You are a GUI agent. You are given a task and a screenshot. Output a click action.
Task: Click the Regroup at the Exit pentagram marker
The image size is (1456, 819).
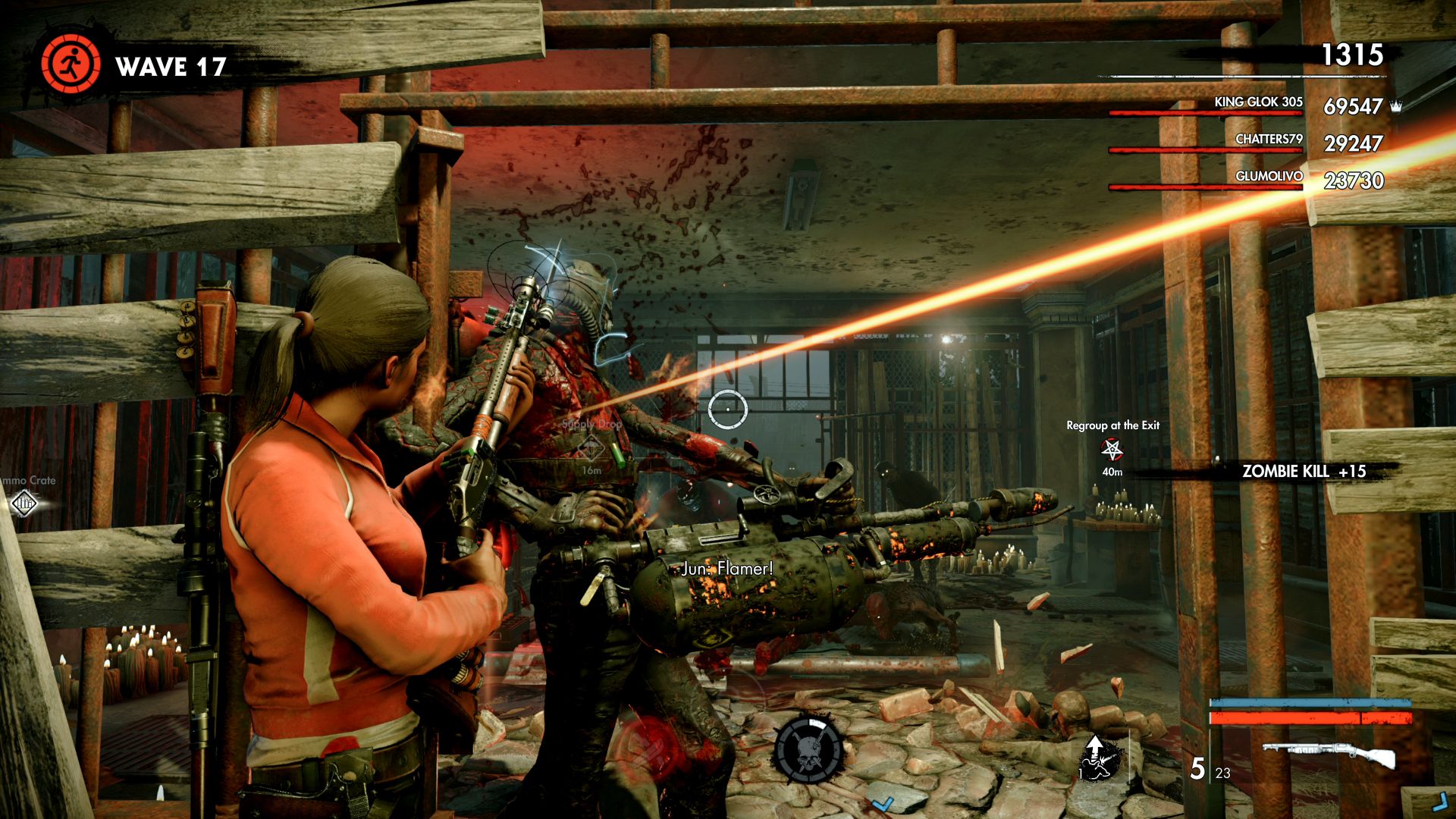point(1112,450)
